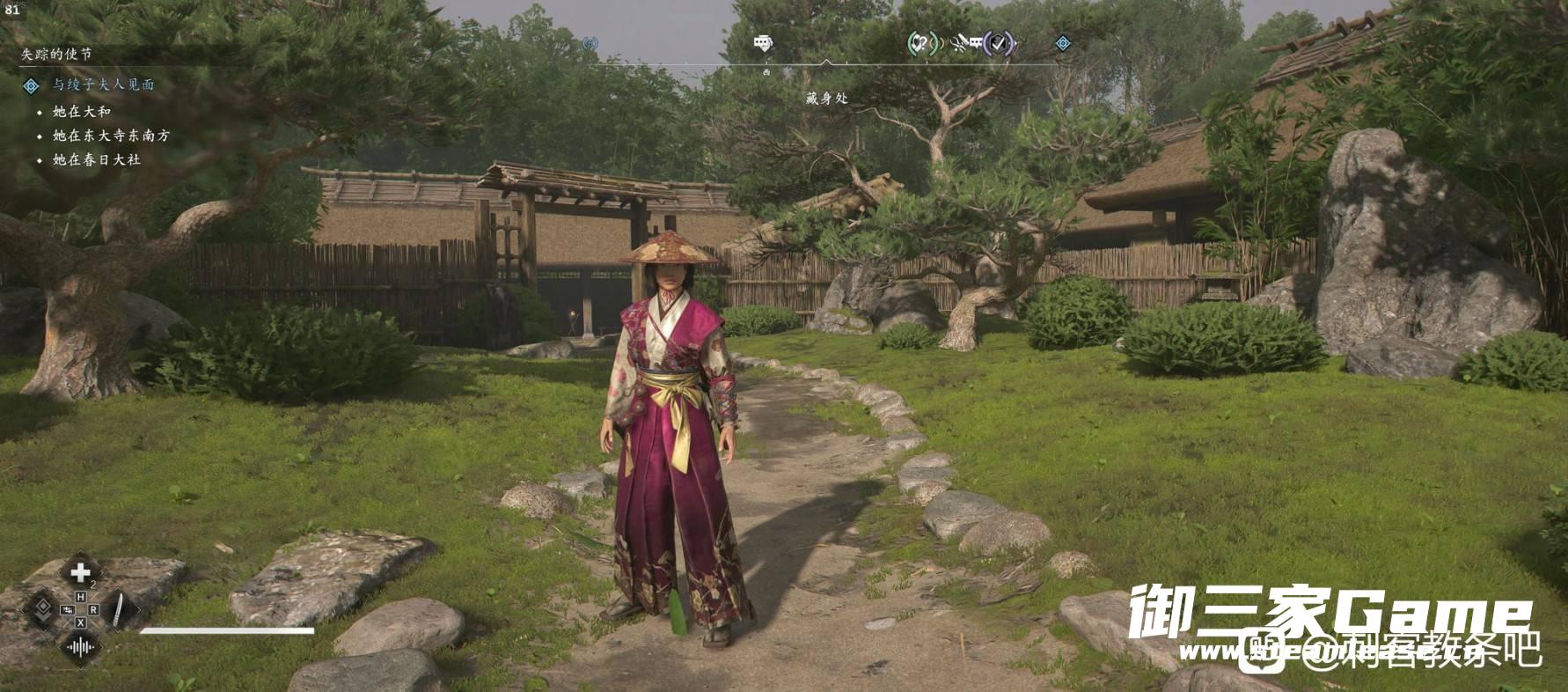Viewport: 1568px width, 692px height.
Task: Click the 她在春日大社 clue line
Action: pyautogui.click(x=96, y=159)
